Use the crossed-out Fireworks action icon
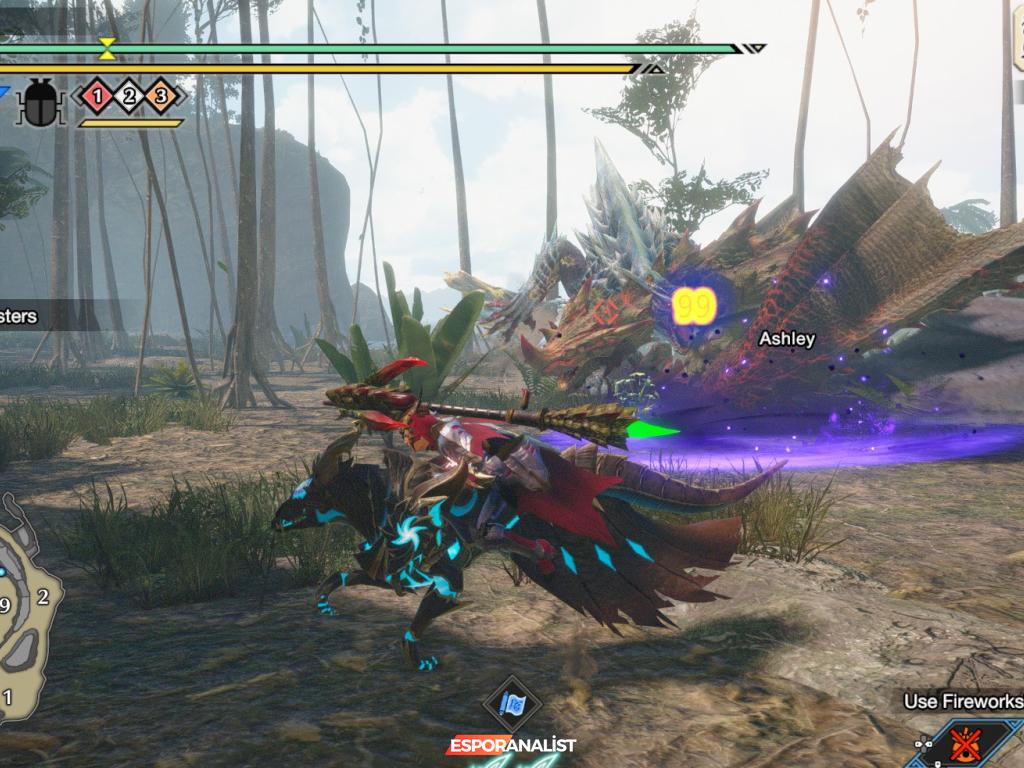The width and height of the screenshot is (1024, 768). point(963,744)
